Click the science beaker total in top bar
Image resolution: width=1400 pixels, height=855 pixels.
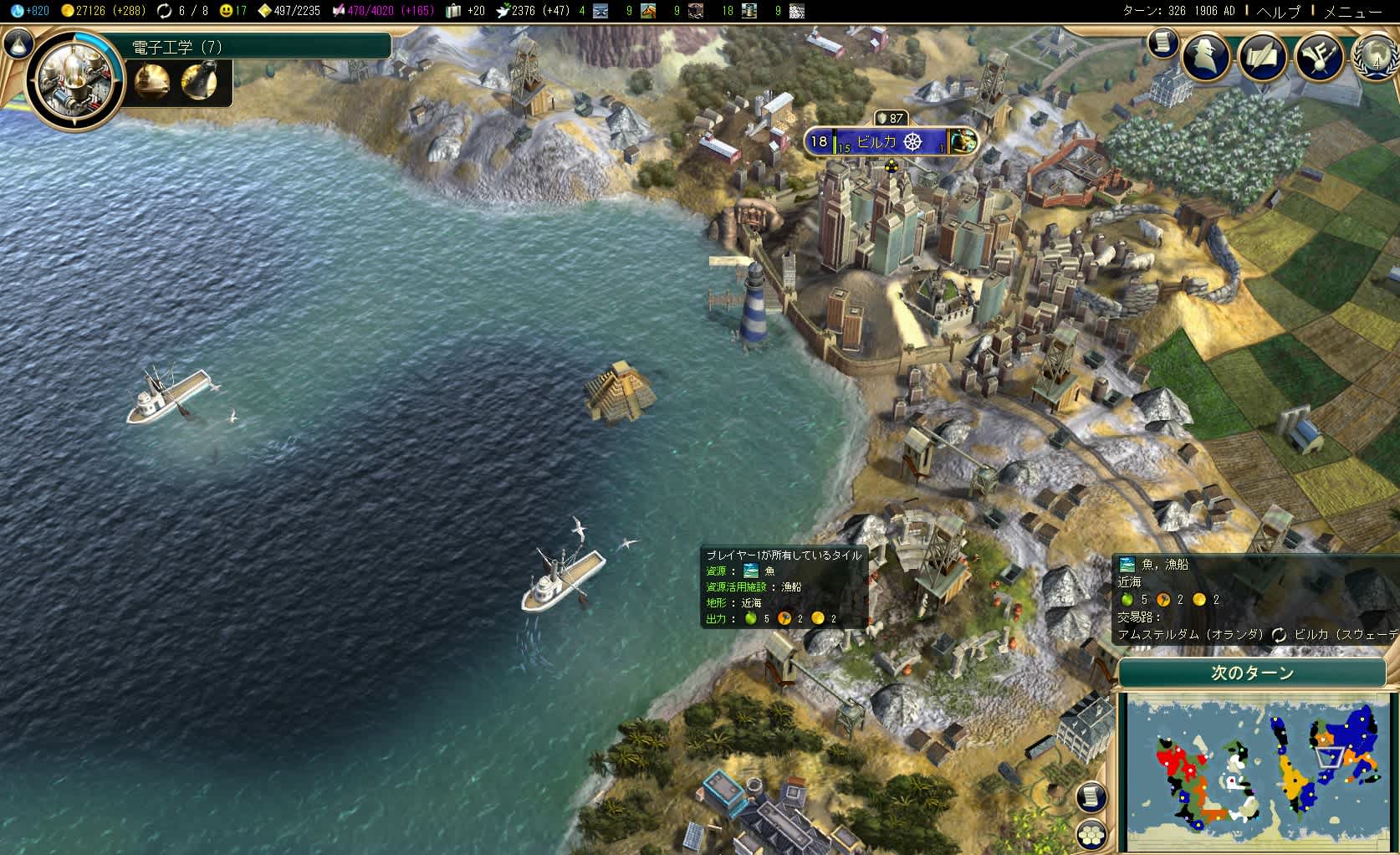(x=30, y=11)
